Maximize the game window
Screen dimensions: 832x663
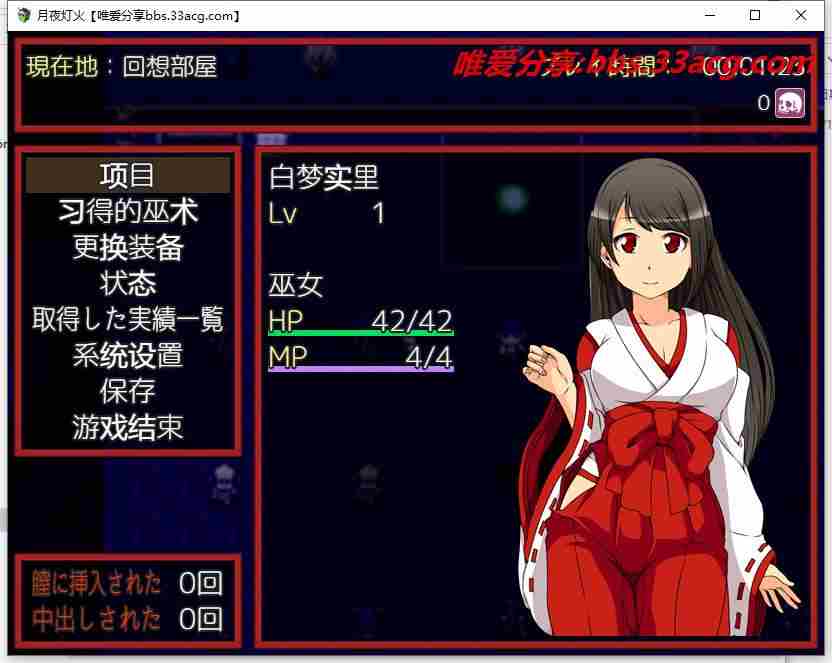755,16
